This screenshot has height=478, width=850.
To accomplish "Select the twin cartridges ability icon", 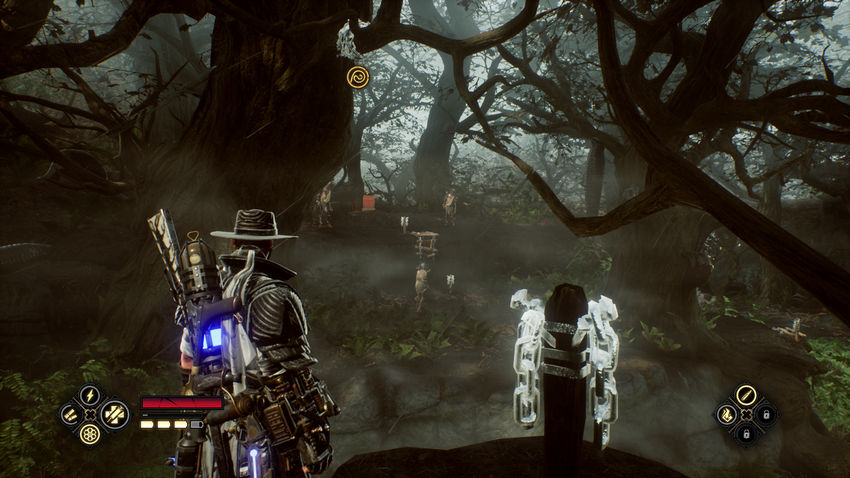I will pyautogui.click(x=70, y=413).
